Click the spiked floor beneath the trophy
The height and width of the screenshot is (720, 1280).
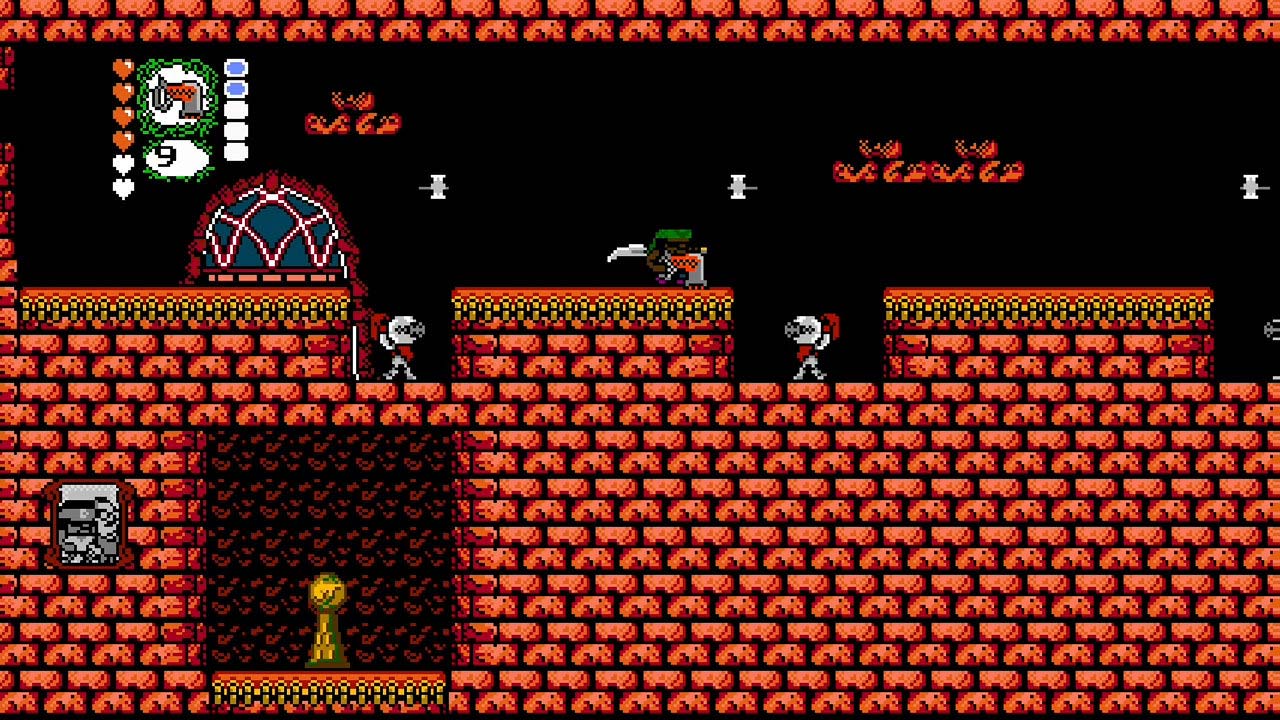point(328,692)
